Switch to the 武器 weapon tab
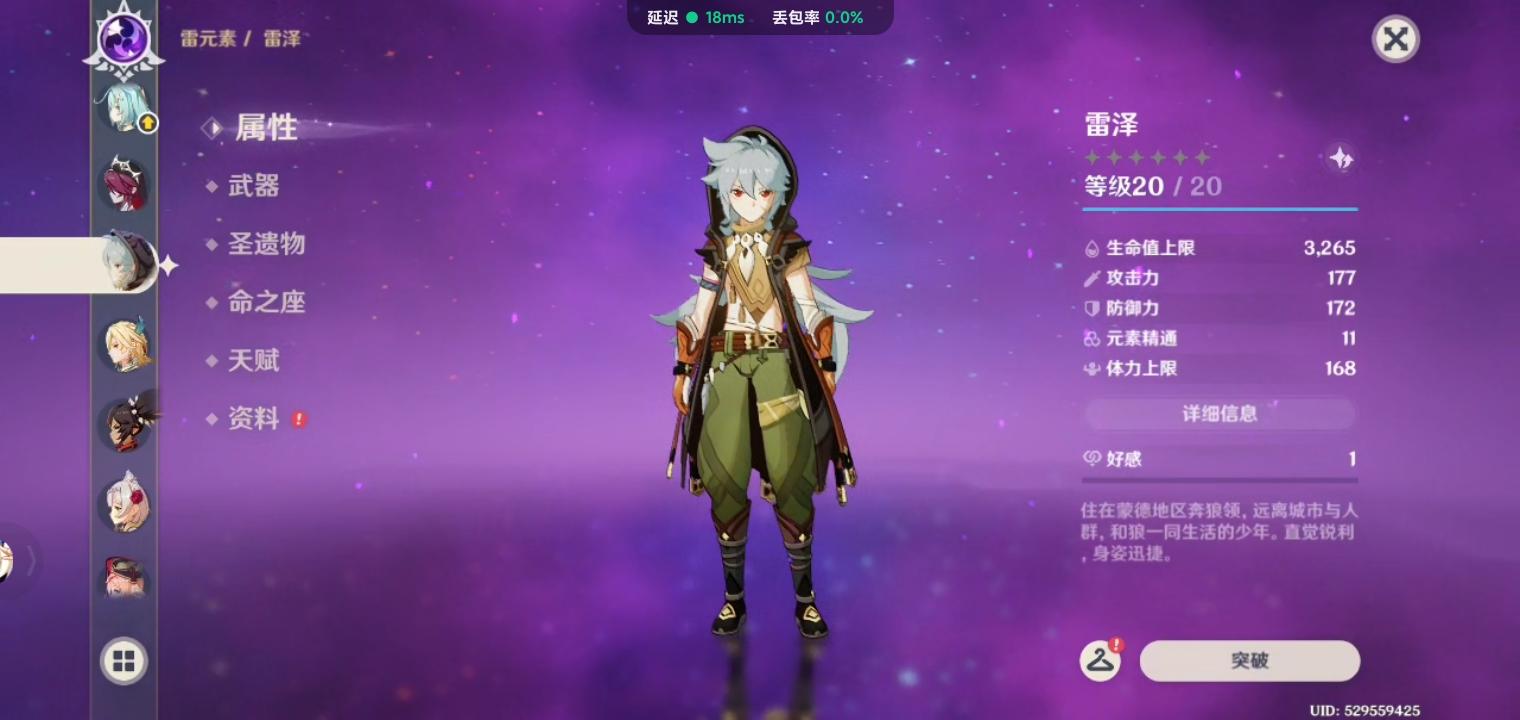Screen dimensions: 1520x720 click(x=253, y=186)
